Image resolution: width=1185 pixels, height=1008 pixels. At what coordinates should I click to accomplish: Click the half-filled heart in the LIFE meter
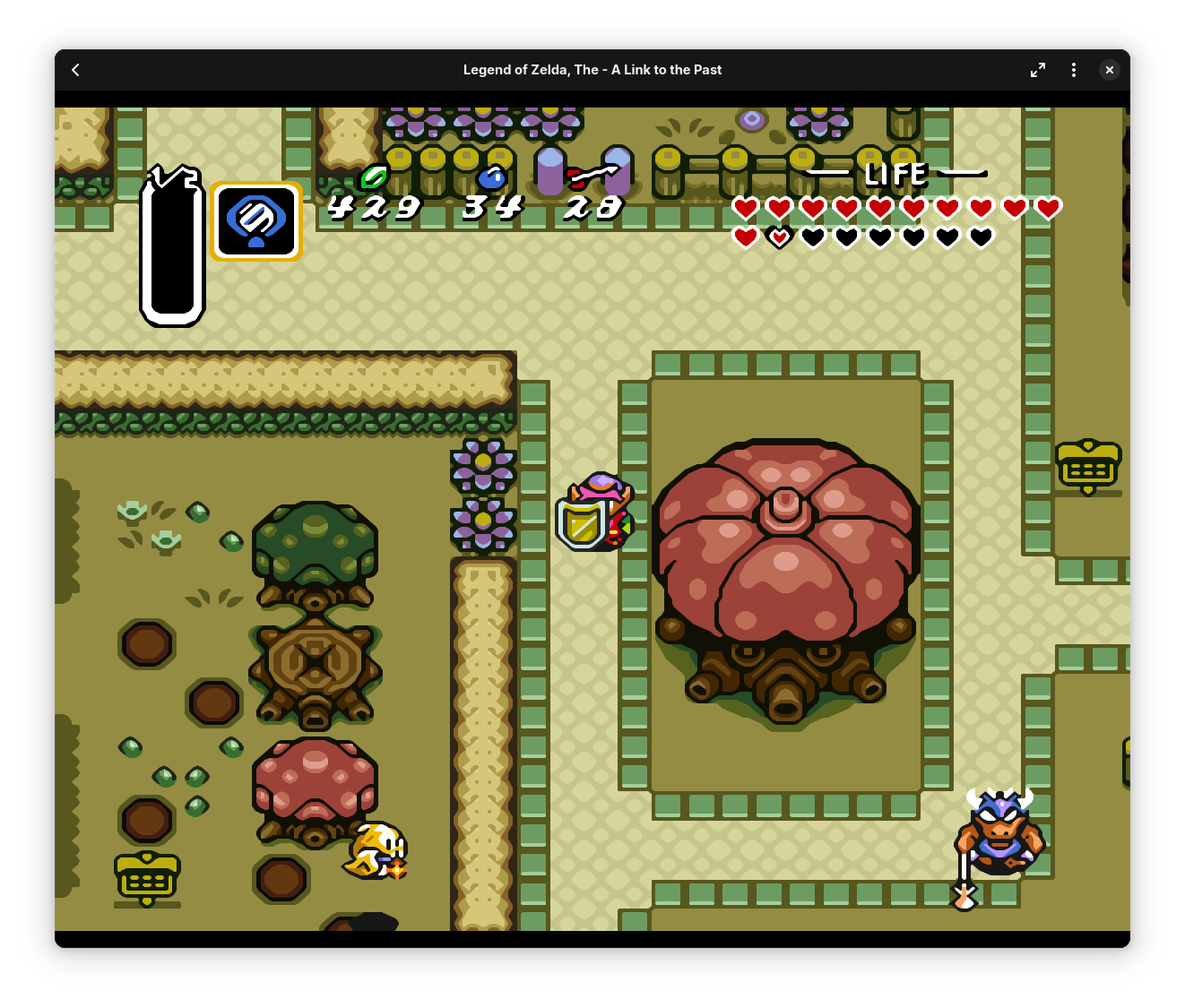coord(779,237)
